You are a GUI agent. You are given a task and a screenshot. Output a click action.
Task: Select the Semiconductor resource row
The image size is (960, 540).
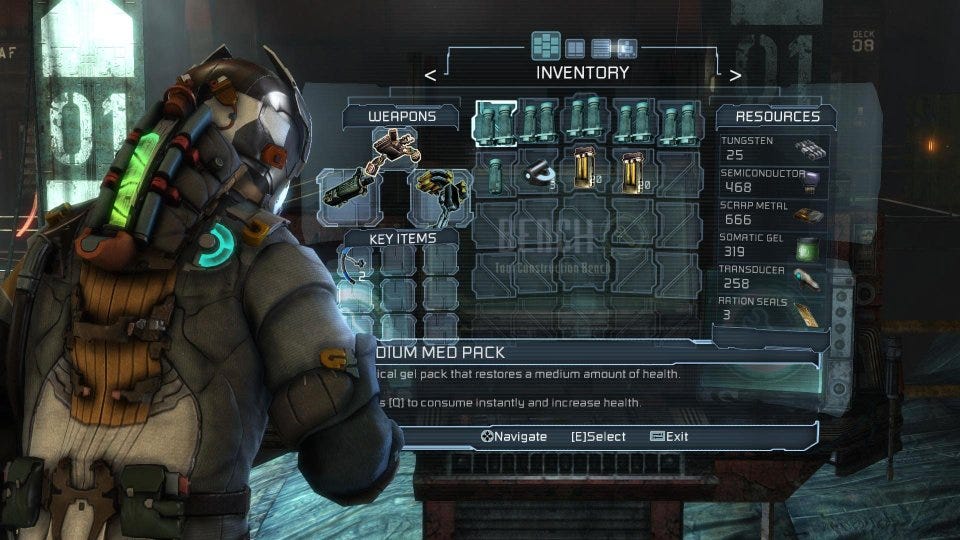point(773,181)
